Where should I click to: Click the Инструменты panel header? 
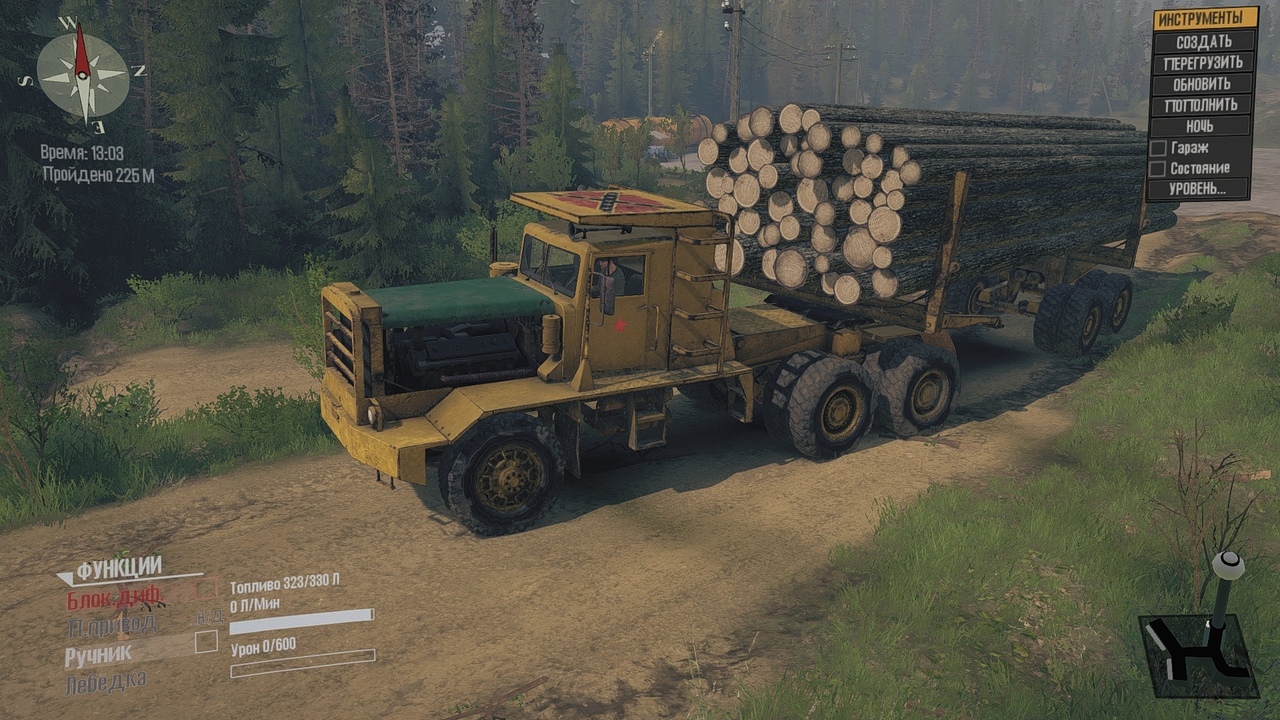[1205, 18]
